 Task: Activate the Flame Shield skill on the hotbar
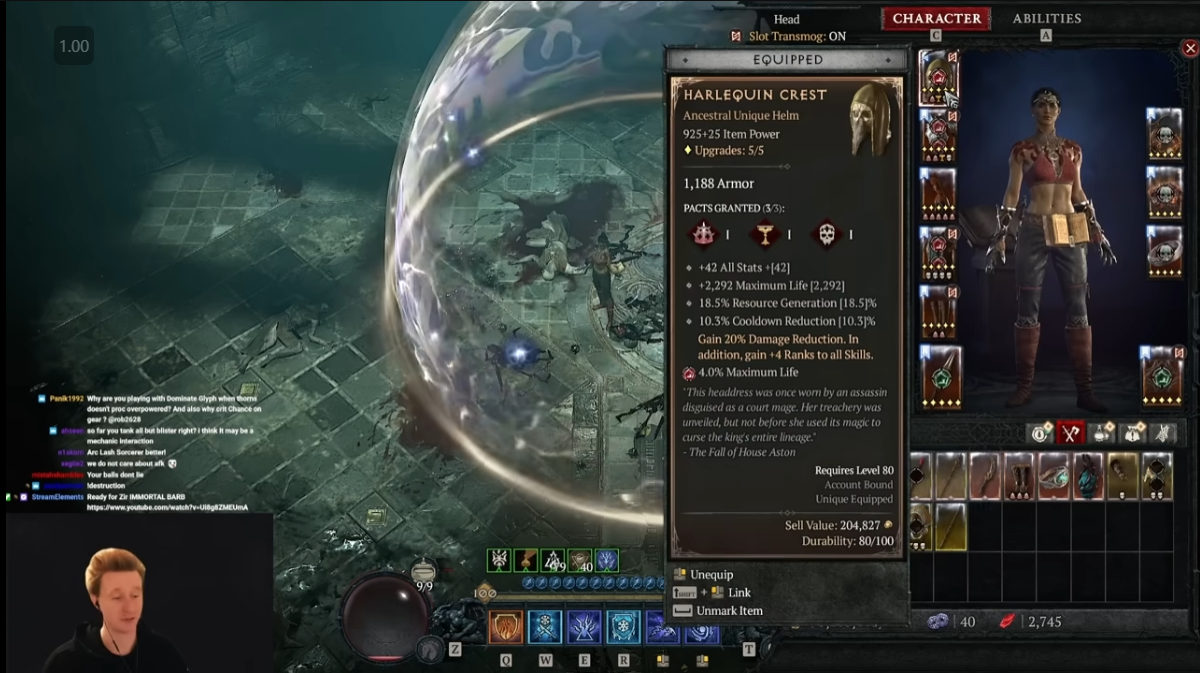504,627
